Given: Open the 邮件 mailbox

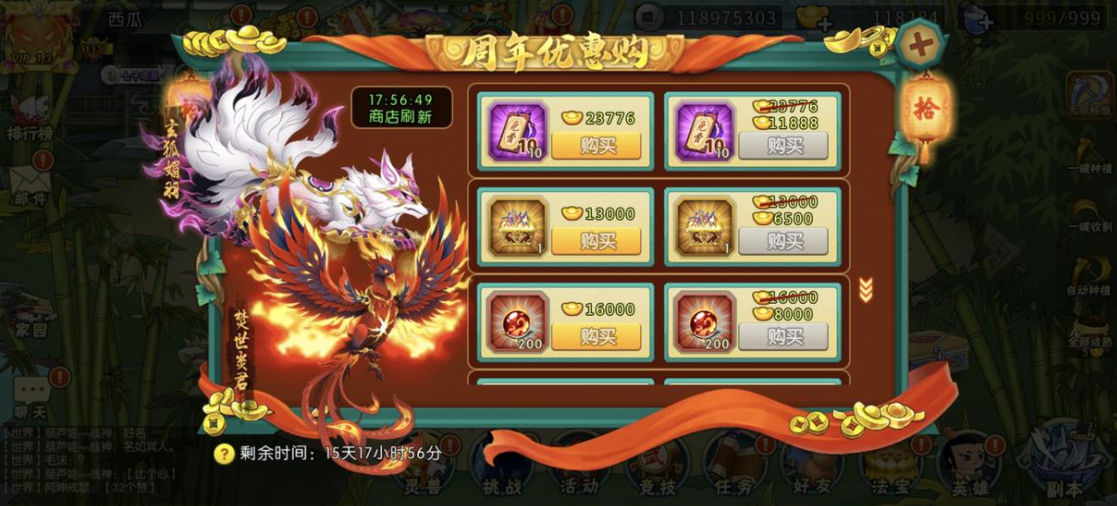Looking at the screenshot, I should pyautogui.click(x=29, y=186).
